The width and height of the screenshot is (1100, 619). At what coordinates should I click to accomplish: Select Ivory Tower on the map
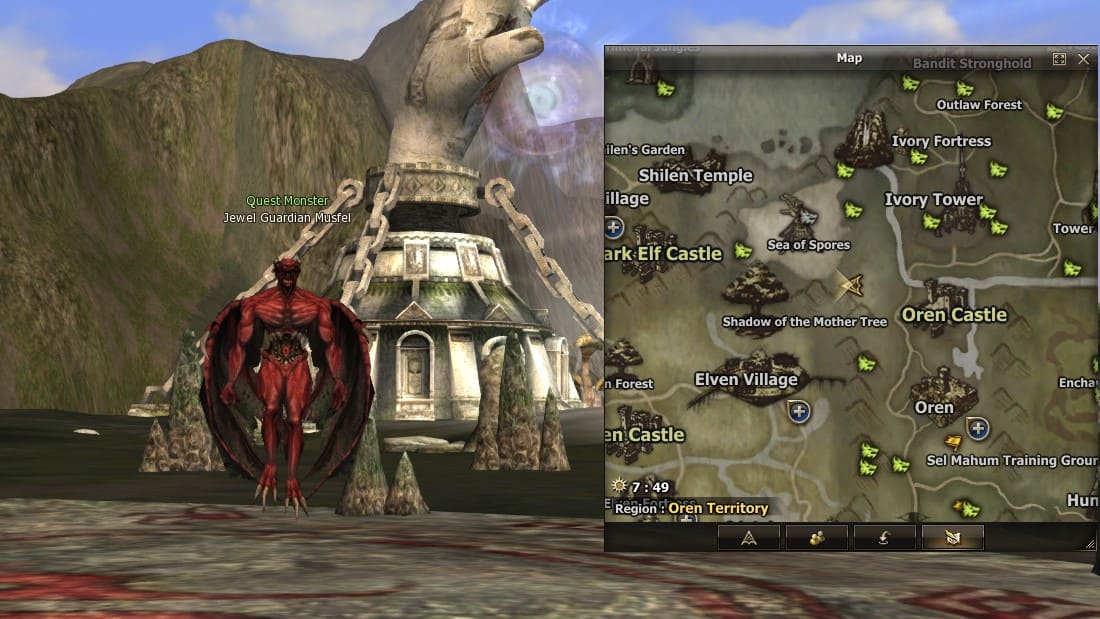[934, 200]
